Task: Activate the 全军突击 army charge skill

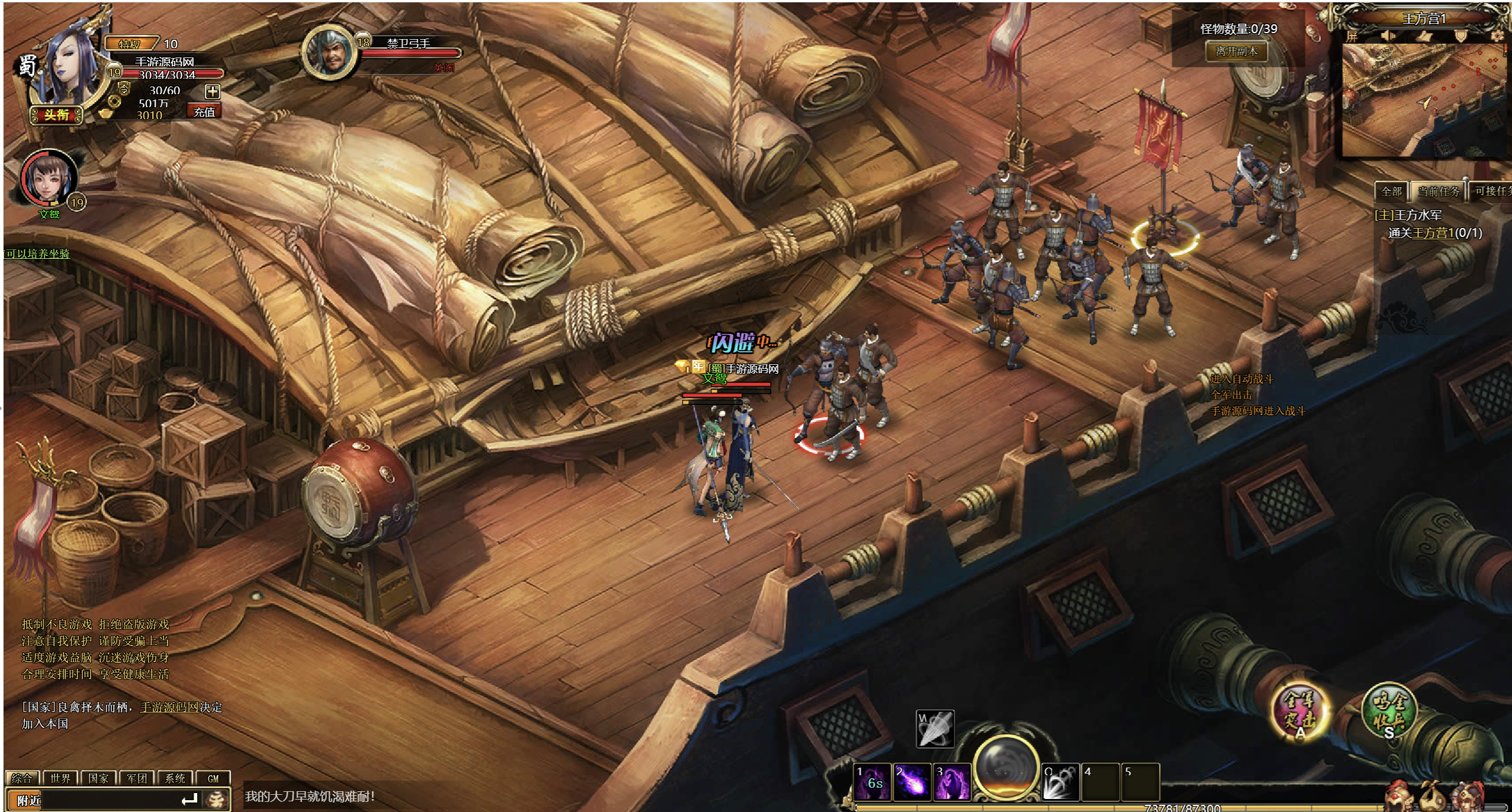Action: click(1299, 711)
